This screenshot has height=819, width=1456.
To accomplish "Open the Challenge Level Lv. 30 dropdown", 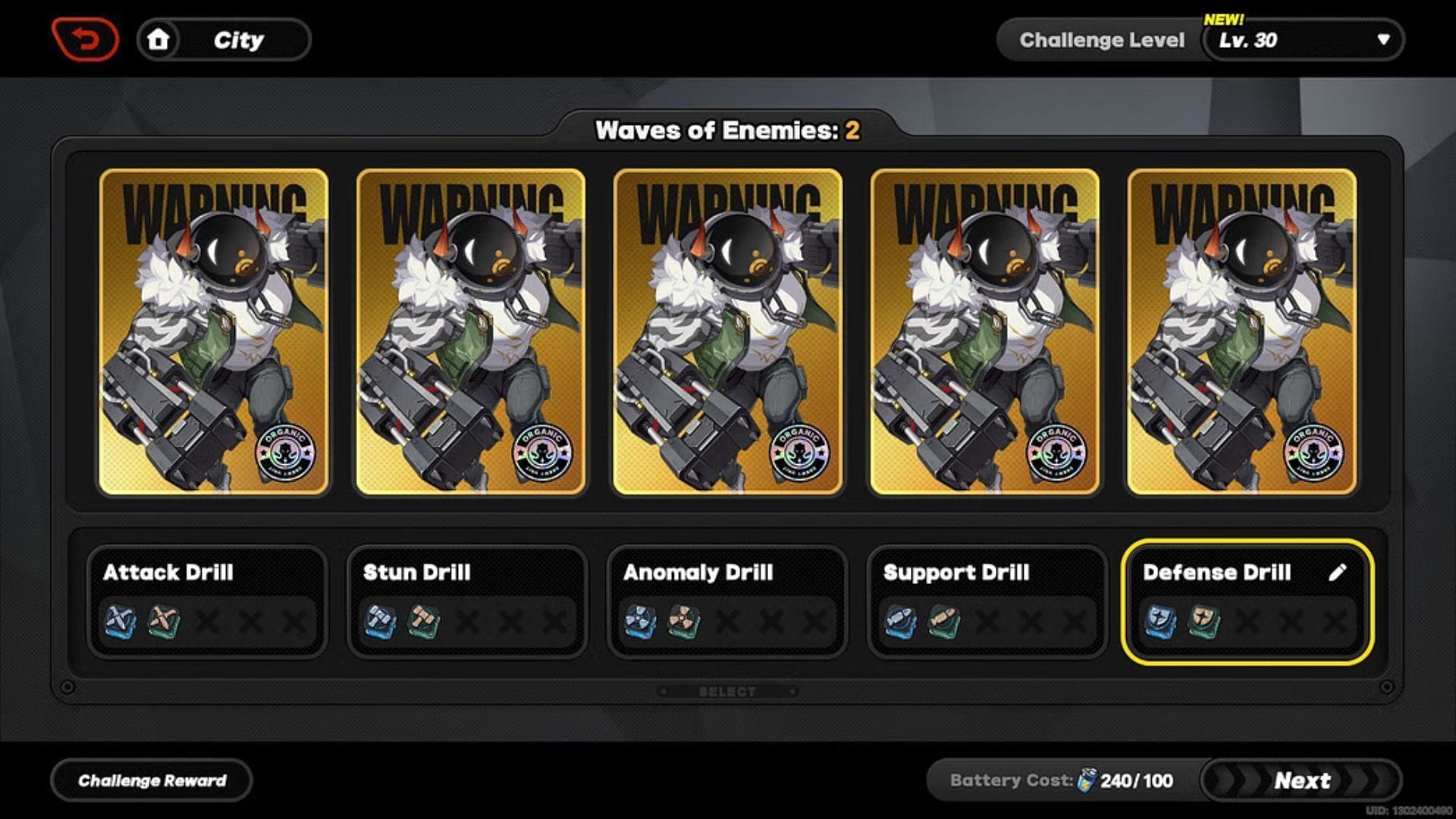I will (1301, 40).
